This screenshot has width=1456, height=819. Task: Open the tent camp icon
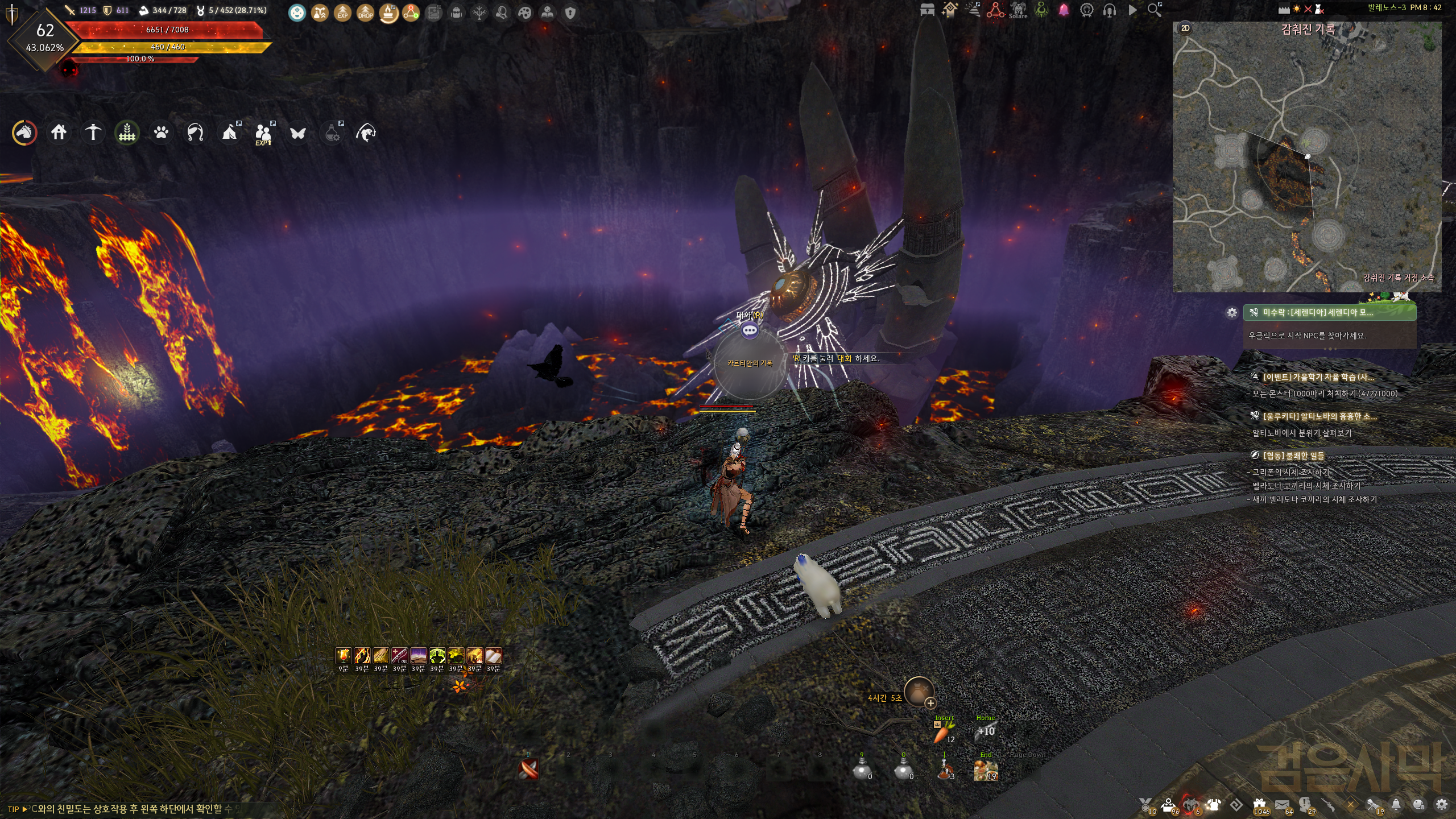230,133
